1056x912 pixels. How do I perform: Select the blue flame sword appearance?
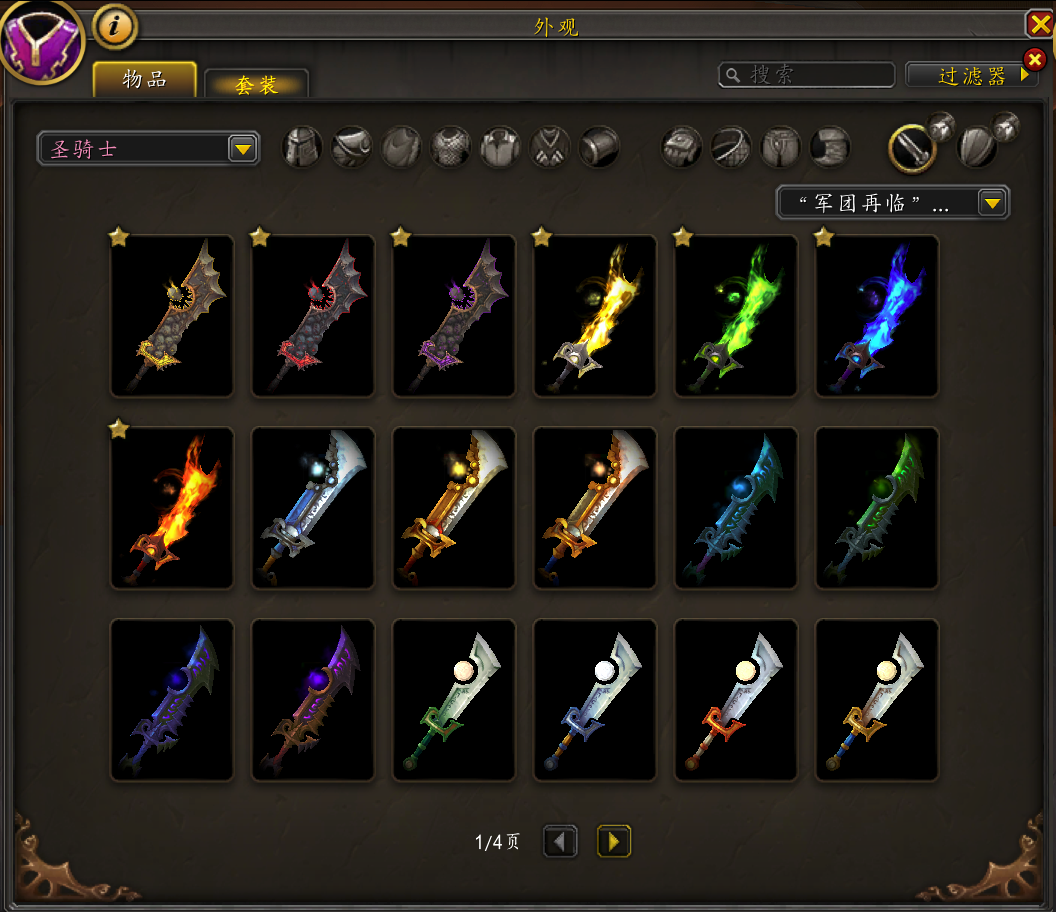pyautogui.click(x=877, y=316)
